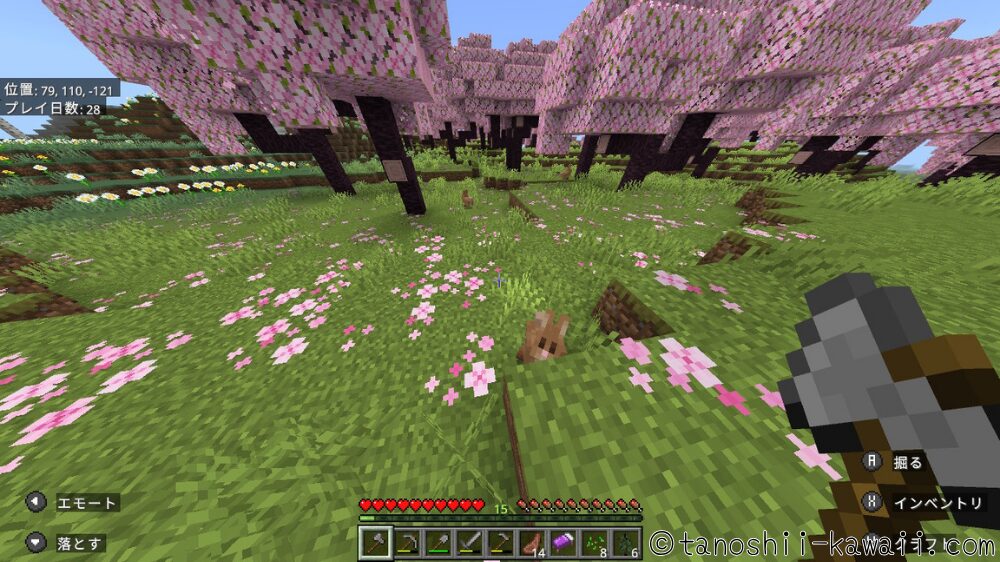Pick the purple bed hotbar slot
Viewport: 1000px width, 562px height.
pos(562,543)
